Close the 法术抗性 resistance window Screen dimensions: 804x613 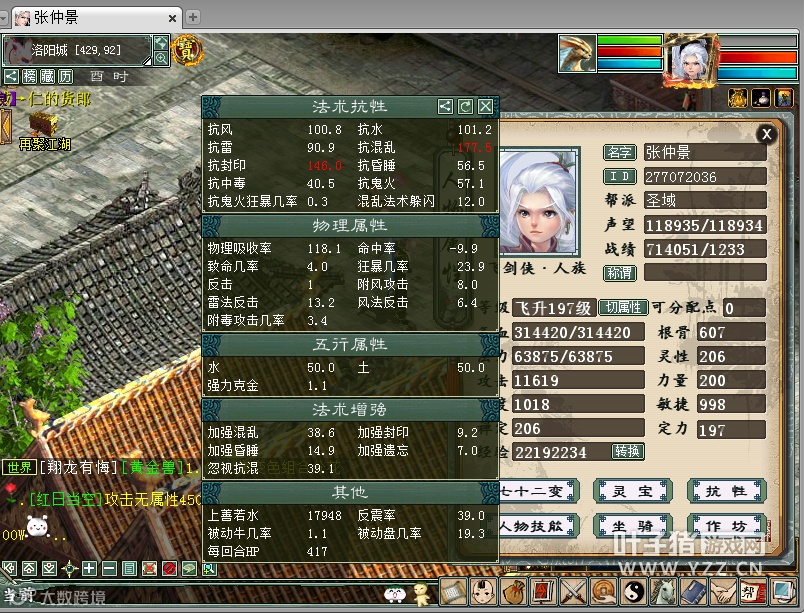(485, 106)
